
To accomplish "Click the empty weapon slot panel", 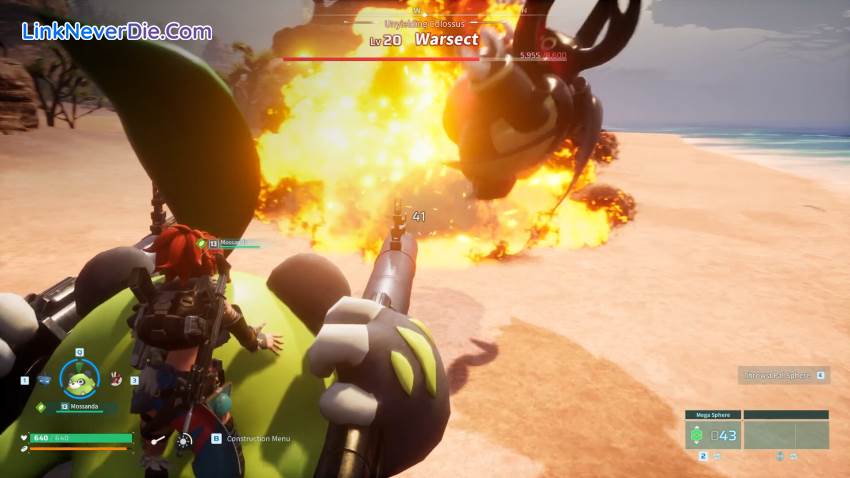I will (x=785, y=435).
